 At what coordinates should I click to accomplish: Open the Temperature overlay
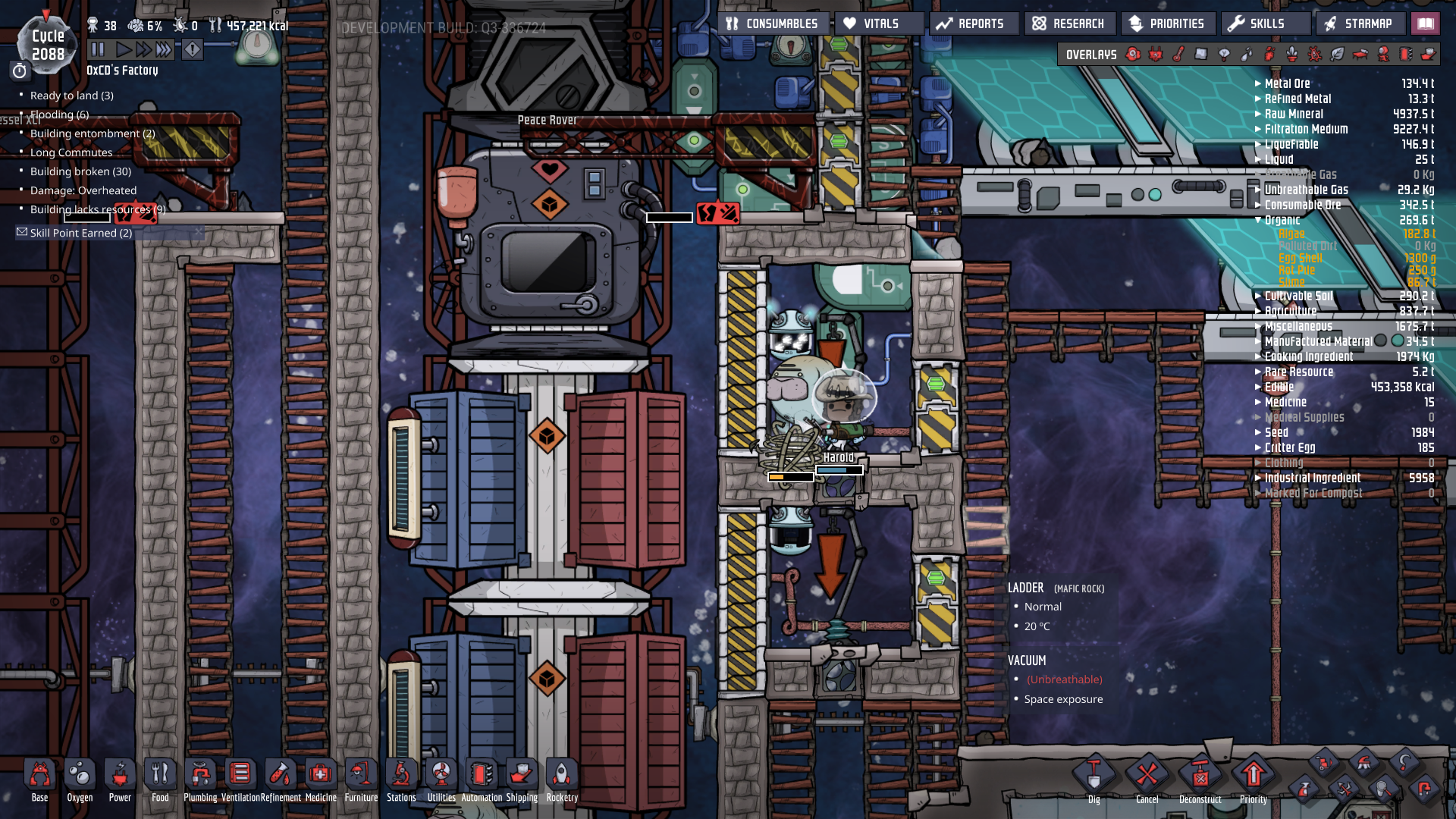point(1178,55)
